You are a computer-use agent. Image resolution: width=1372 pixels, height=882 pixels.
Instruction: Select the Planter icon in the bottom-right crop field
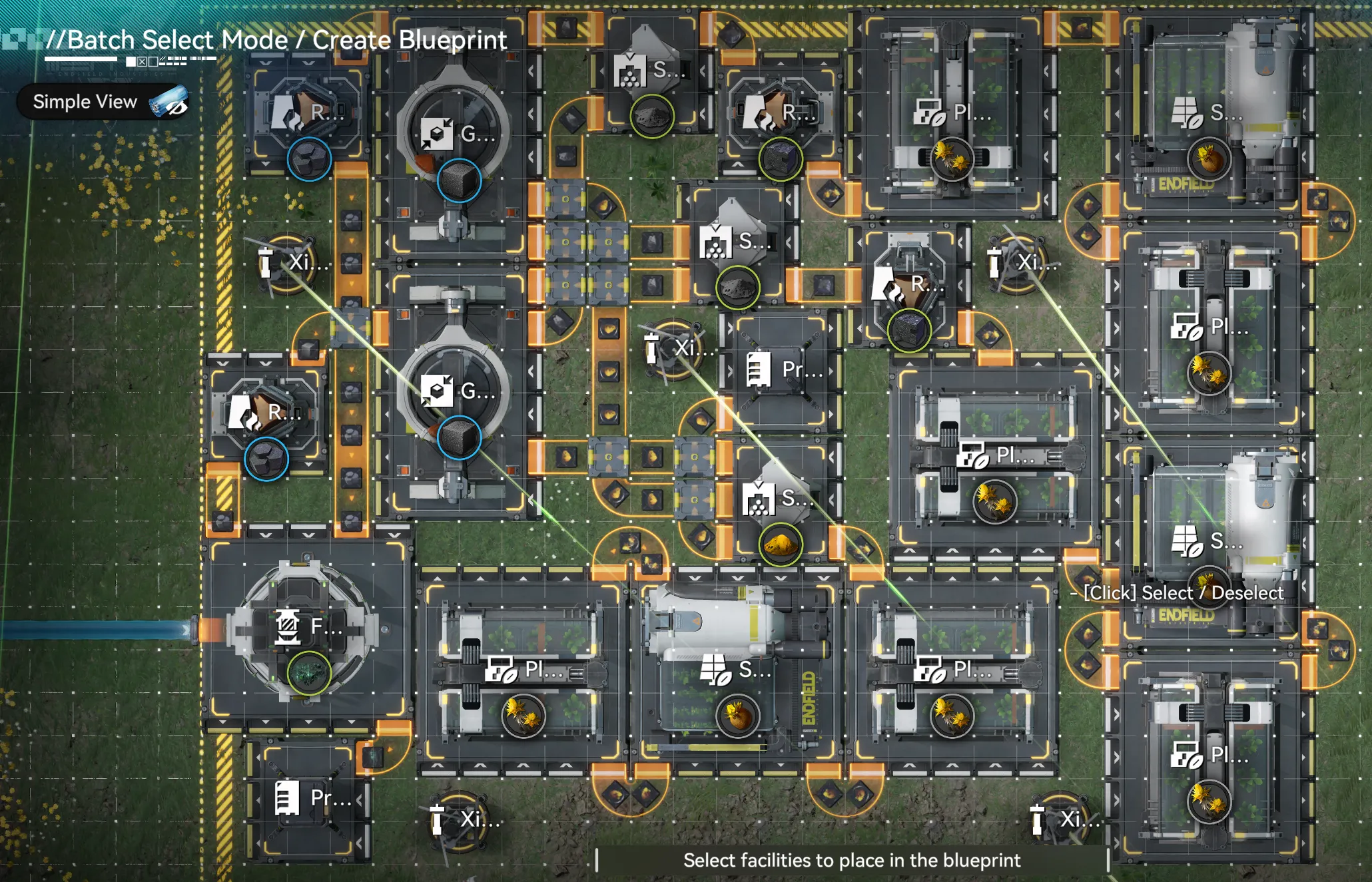(x=1186, y=757)
